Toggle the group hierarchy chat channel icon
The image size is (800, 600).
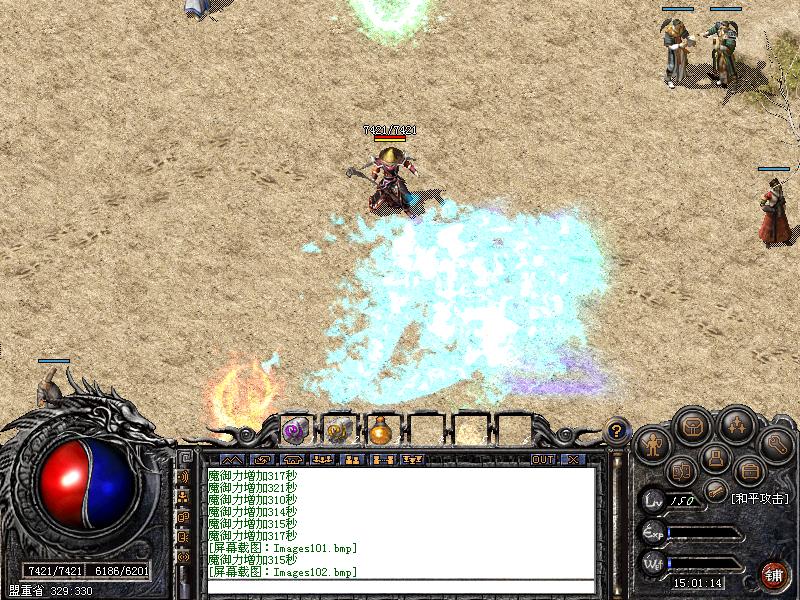[183, 497]
